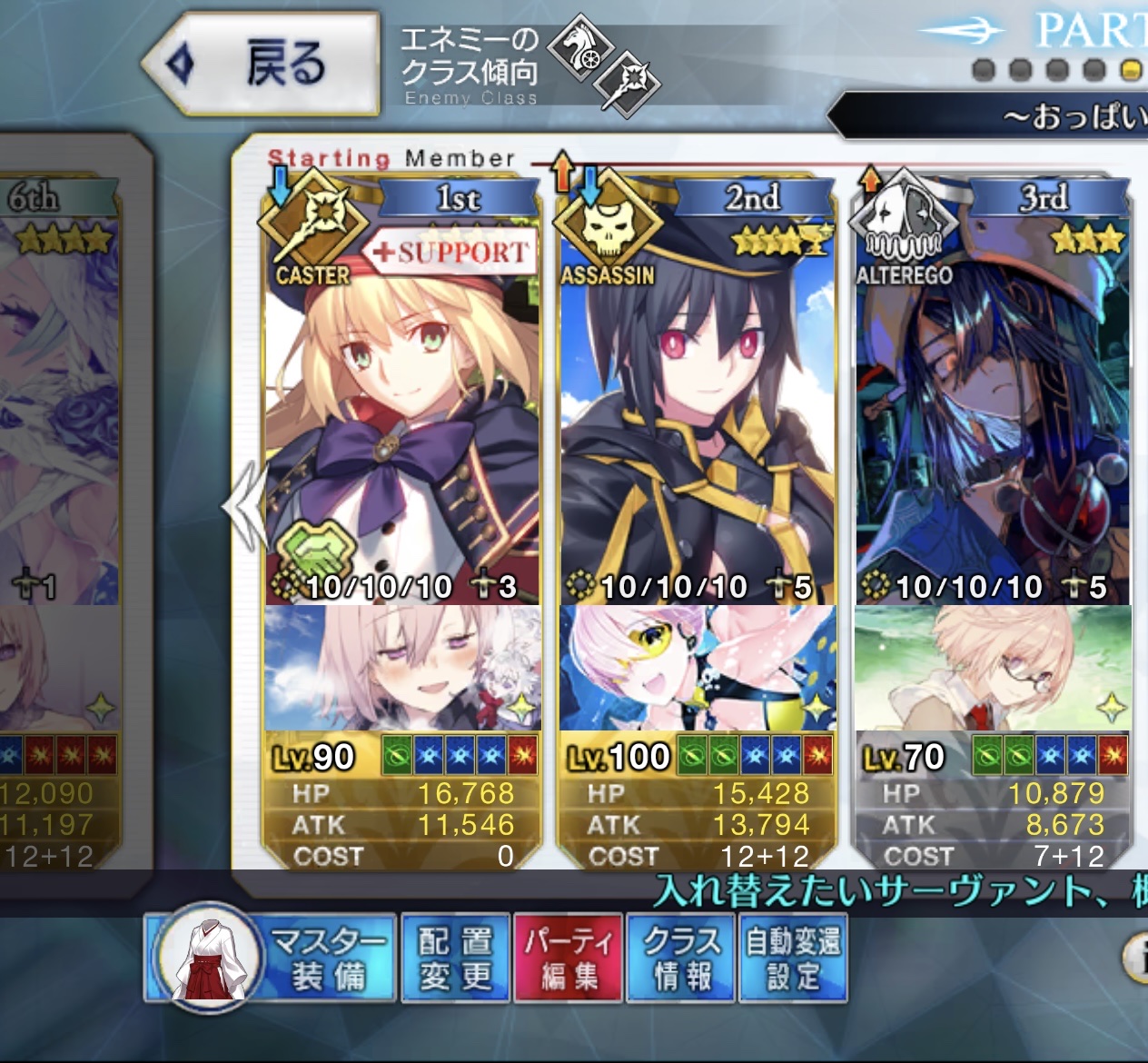
Task: Choose the Alterego's equipped craft essence
Action: (x=992, y=669)
